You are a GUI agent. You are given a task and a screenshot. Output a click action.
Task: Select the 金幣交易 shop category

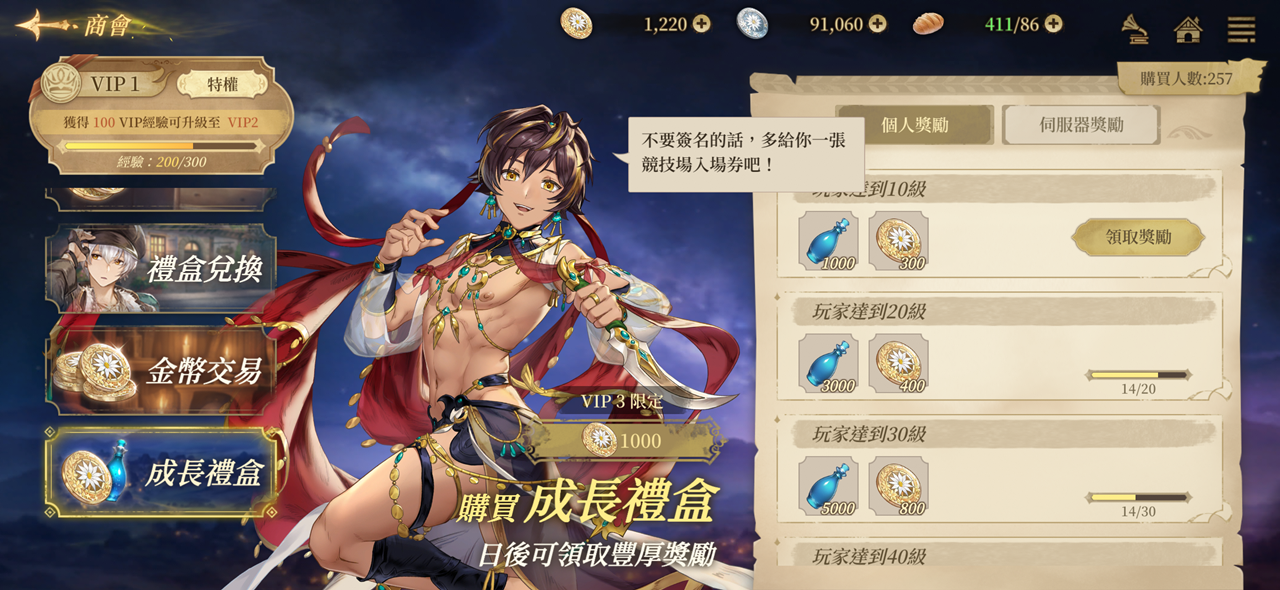pyautogui.click(x=161, y=370)
